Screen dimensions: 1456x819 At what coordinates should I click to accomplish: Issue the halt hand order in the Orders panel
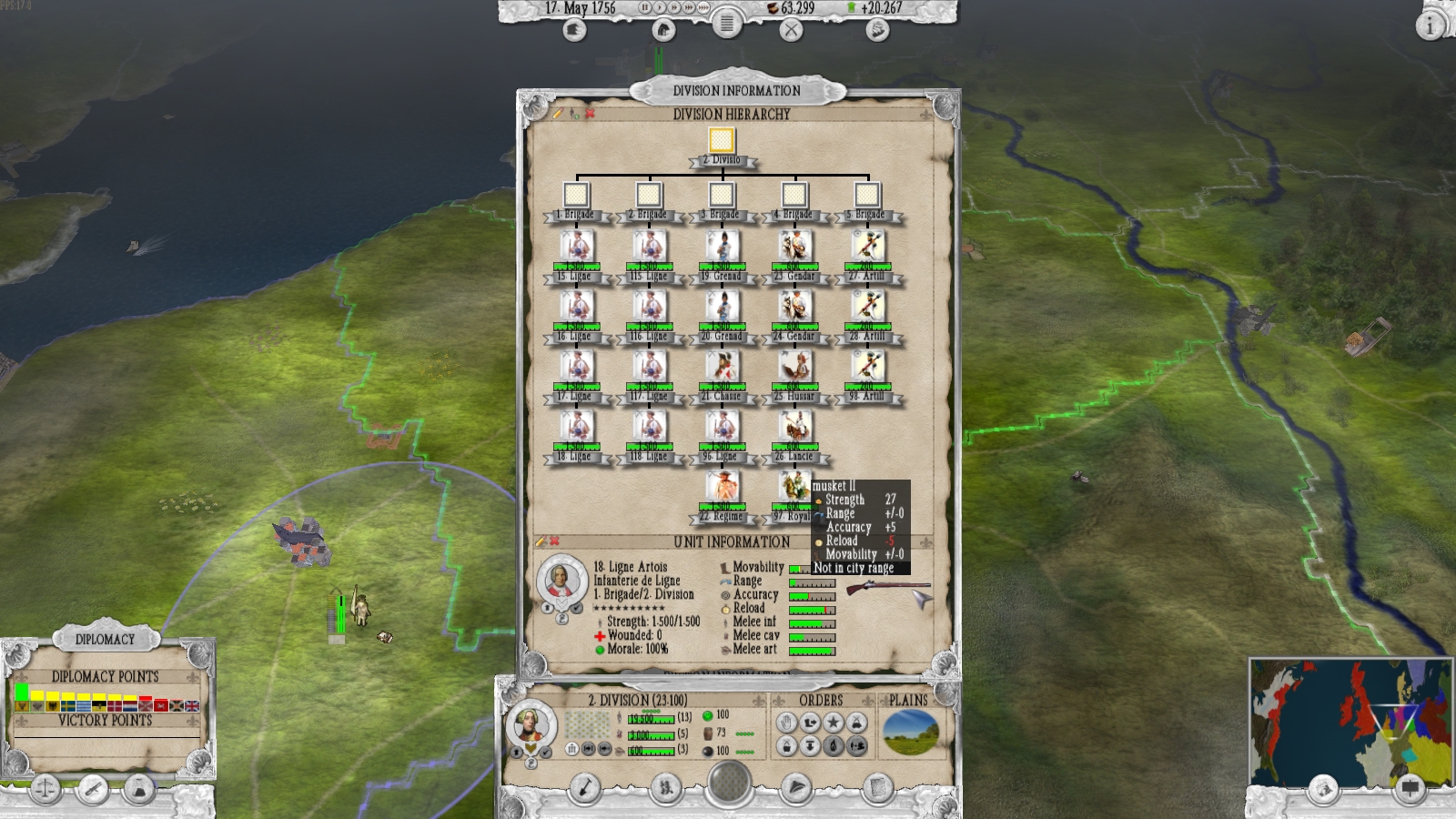click(x=786, y=722)
